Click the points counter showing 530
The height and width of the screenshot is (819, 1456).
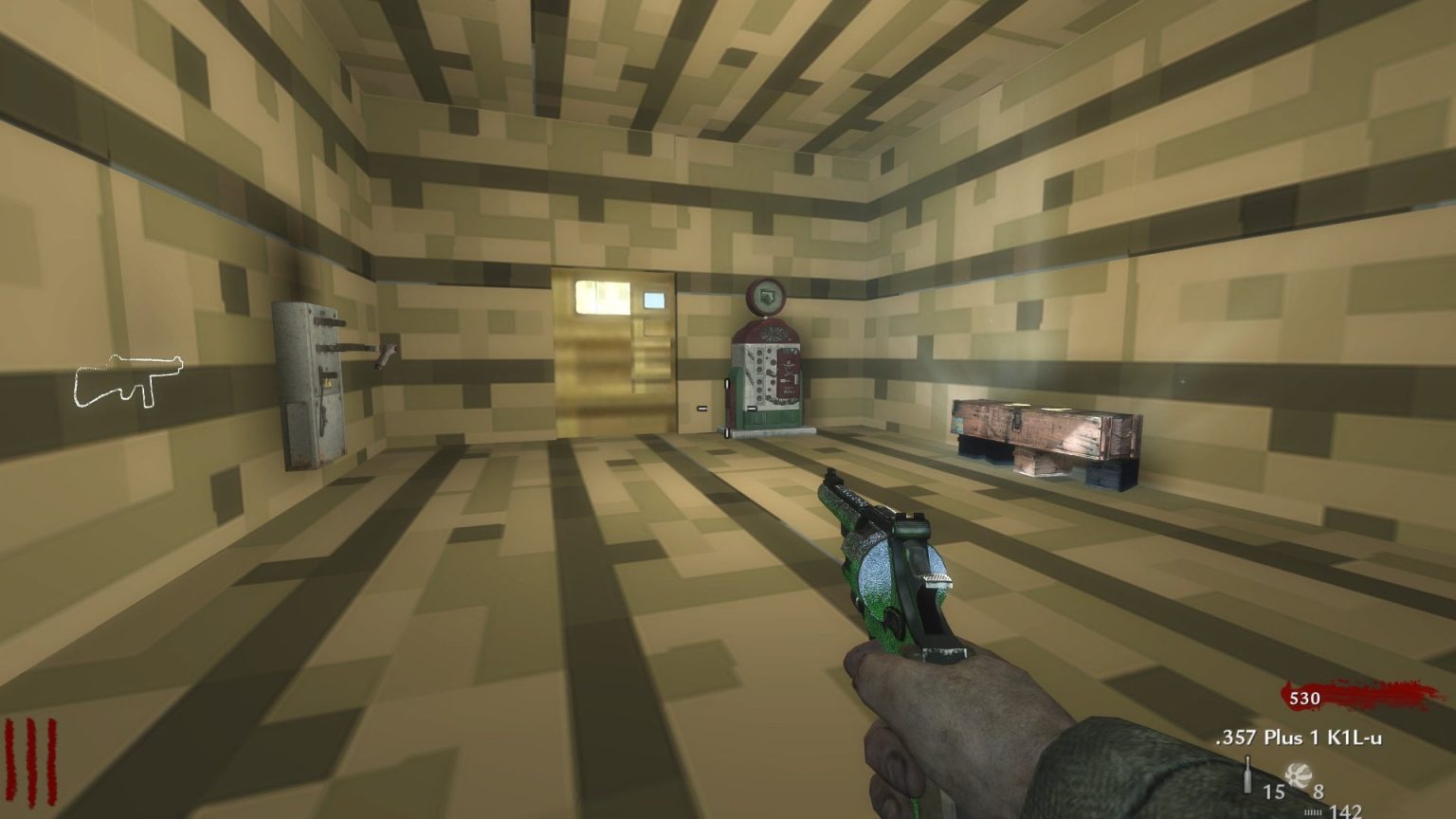point(1305,699)
